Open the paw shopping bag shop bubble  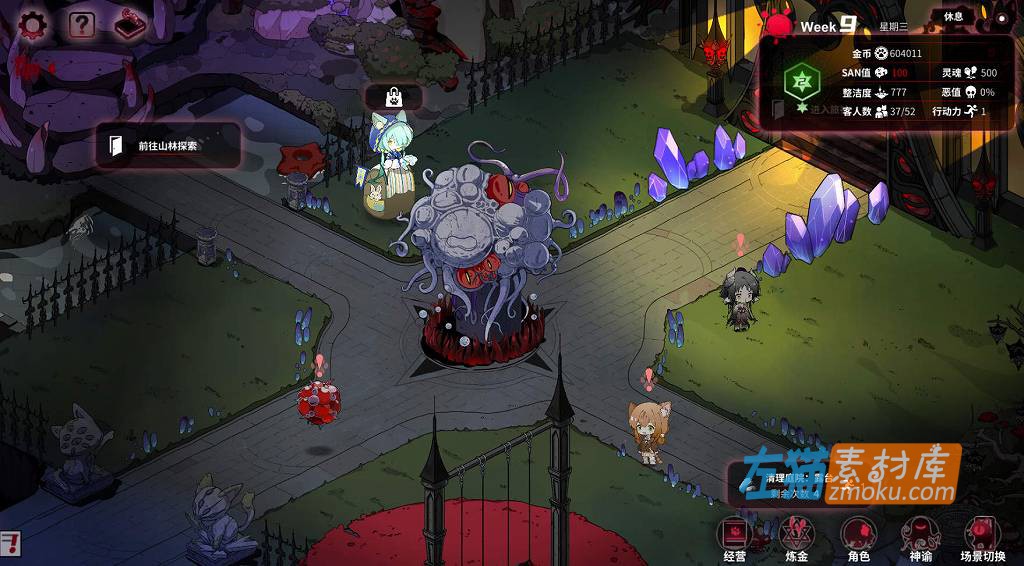tap(394, 97)
